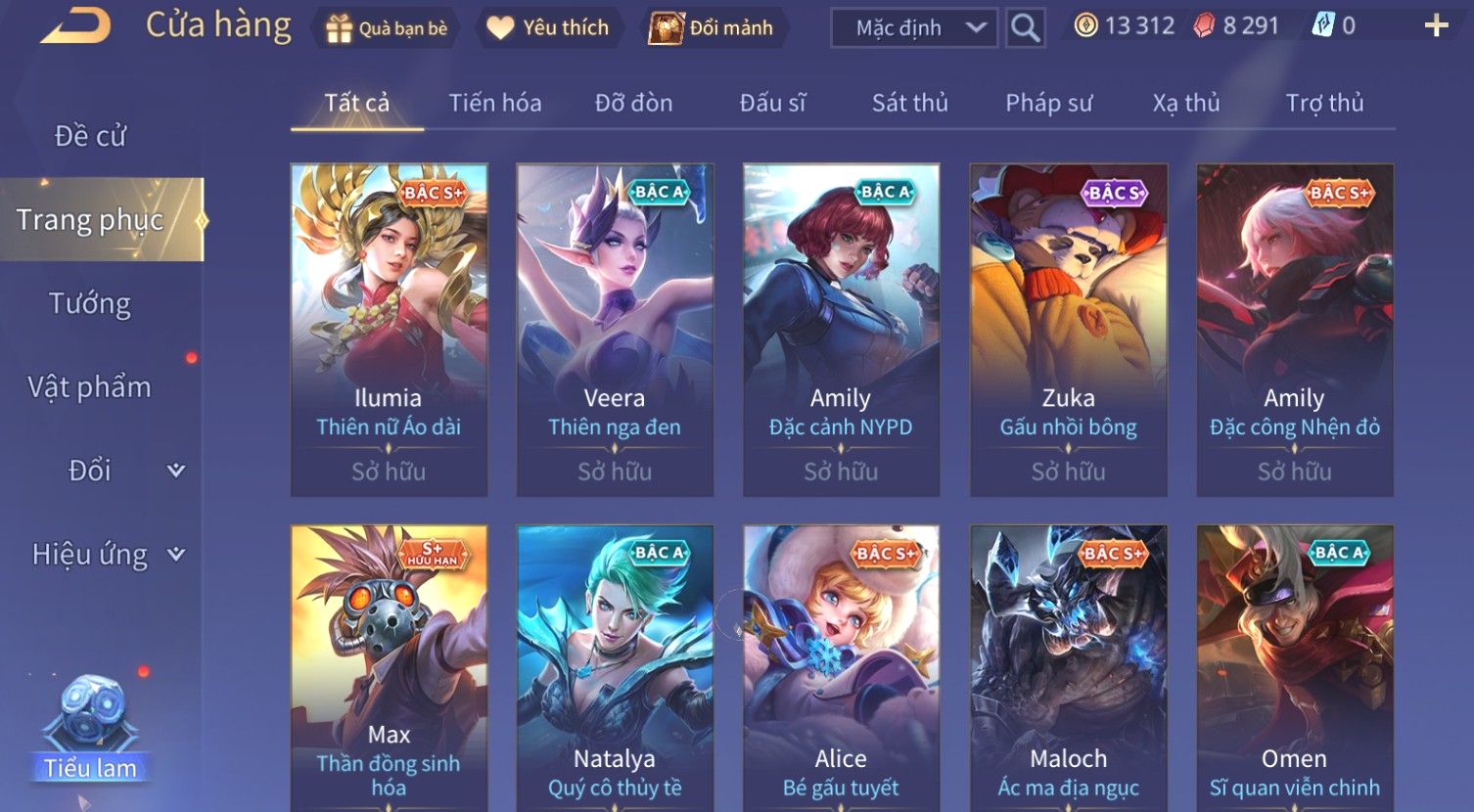Click the magnifying glass search button

1025,28
